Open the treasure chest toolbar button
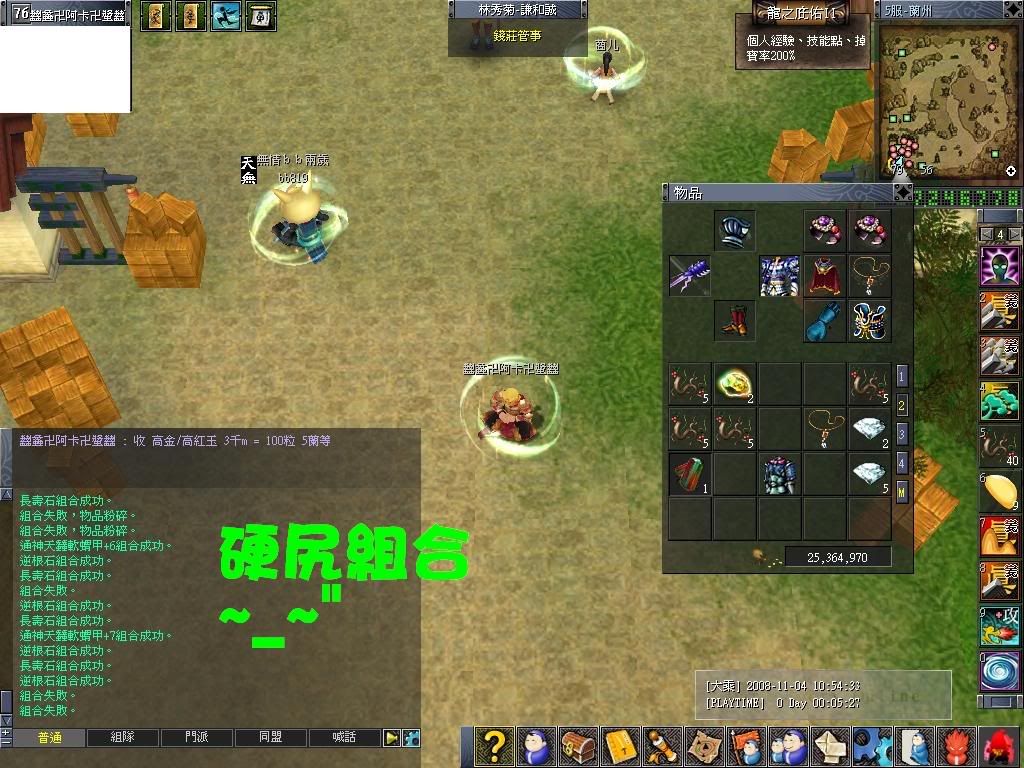The height and width of the screenshot is (768, 1024). [x=577, y=747]
